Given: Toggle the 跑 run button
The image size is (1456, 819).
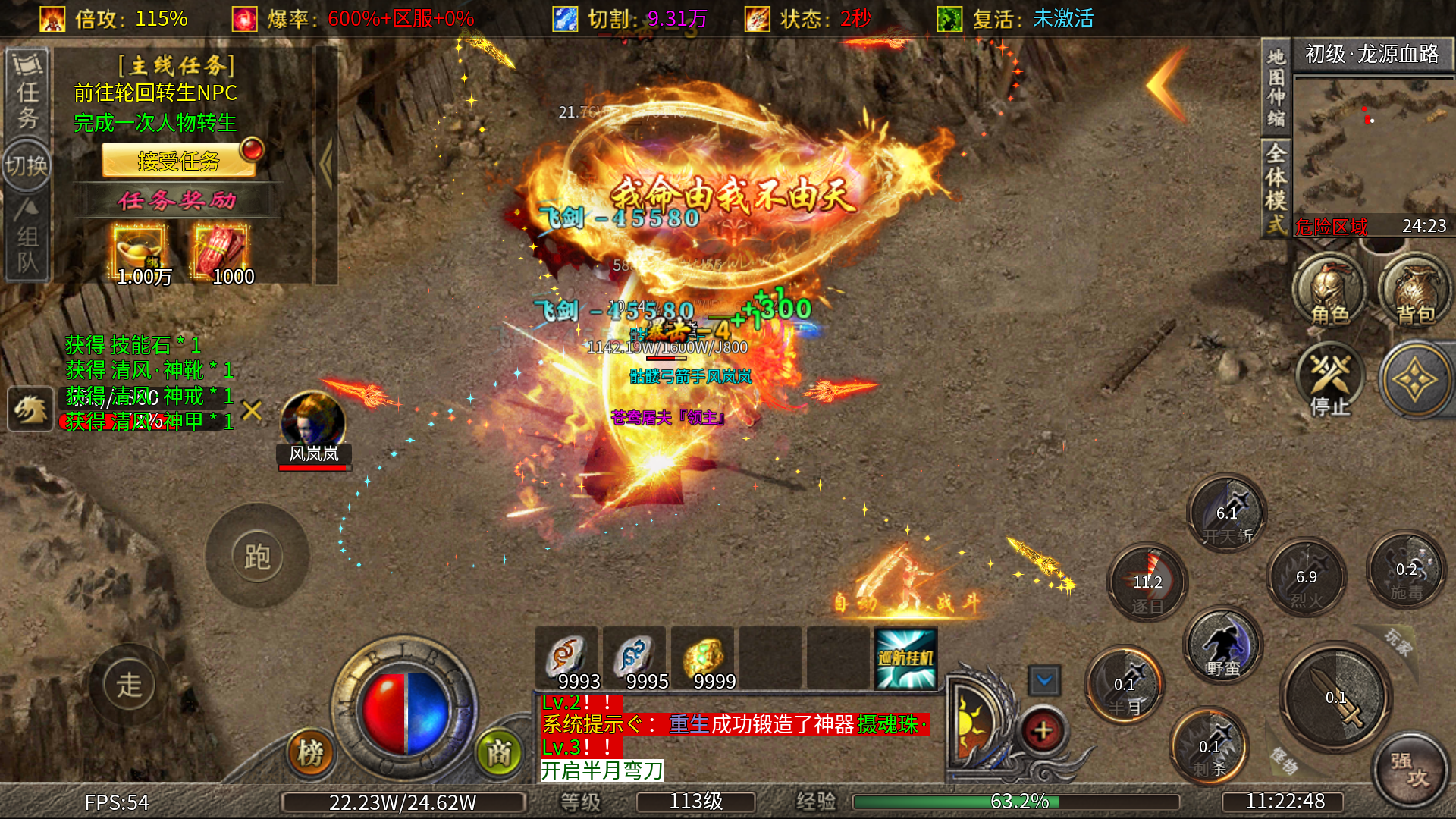Looking at the screenshot, I should coord(257,557).
